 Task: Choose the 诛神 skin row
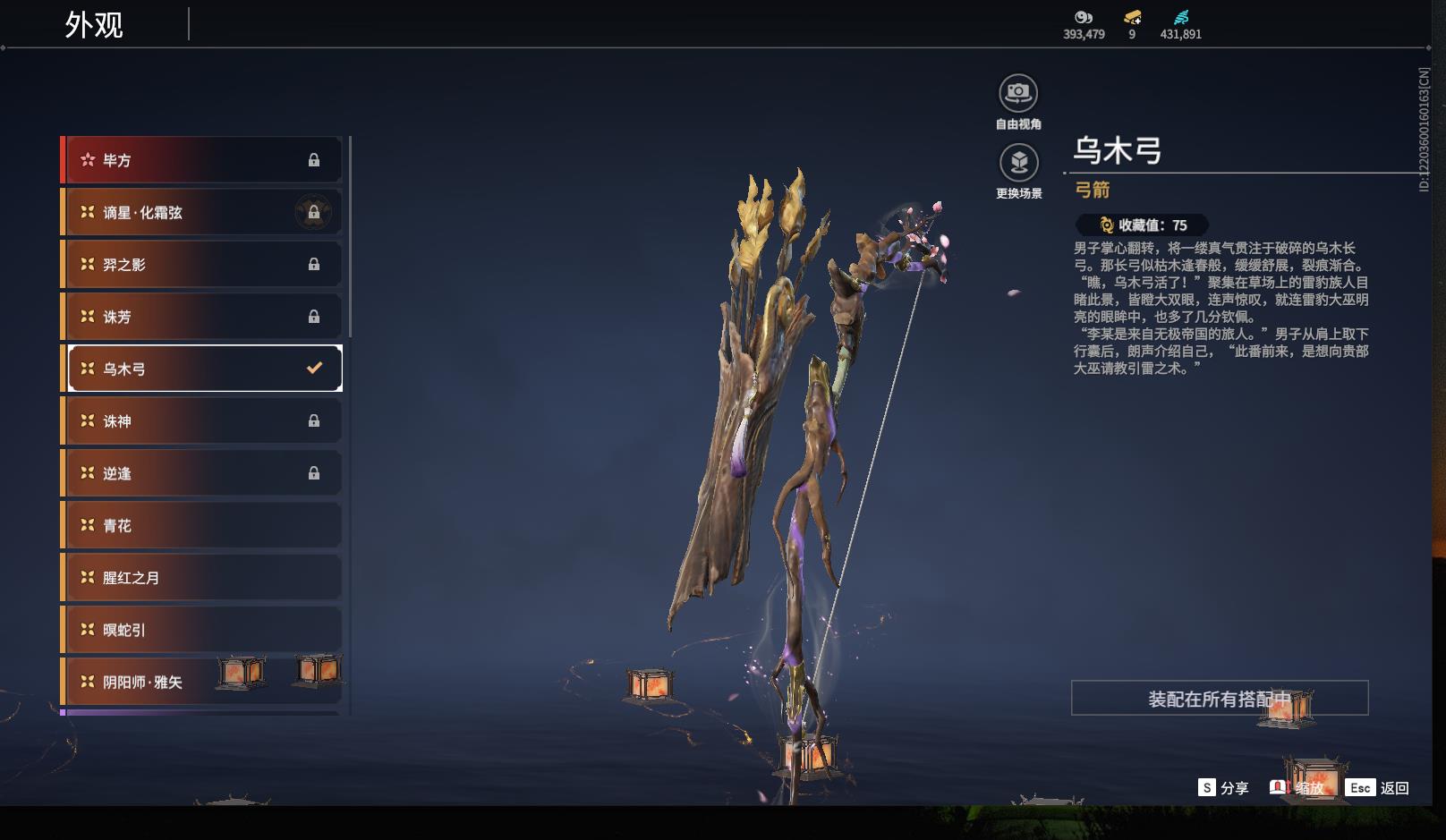[x=203, y=420]
